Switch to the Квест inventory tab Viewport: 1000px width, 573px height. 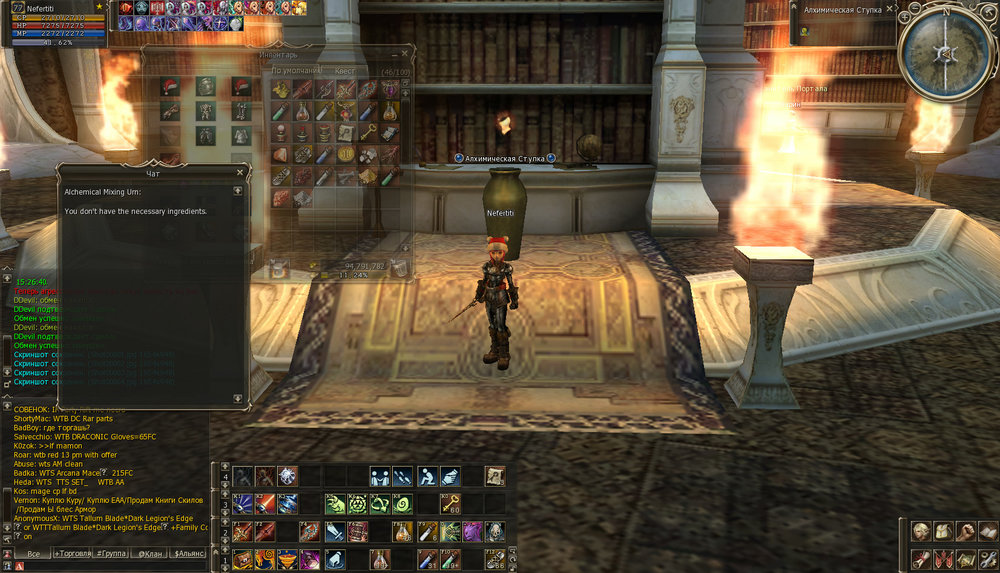(x=344, y=72)
